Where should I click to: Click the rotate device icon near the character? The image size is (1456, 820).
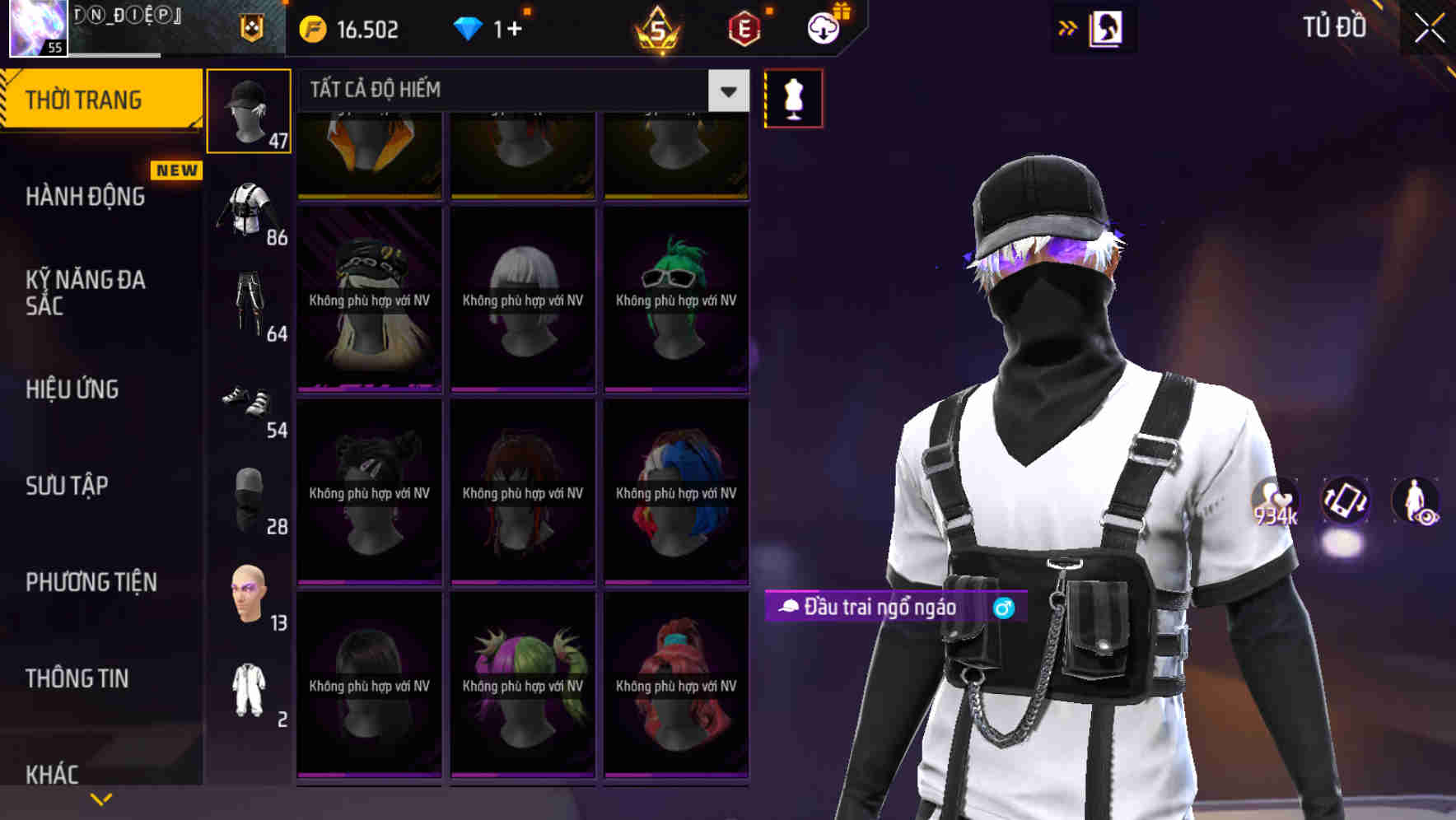[x=1344, y=503]
